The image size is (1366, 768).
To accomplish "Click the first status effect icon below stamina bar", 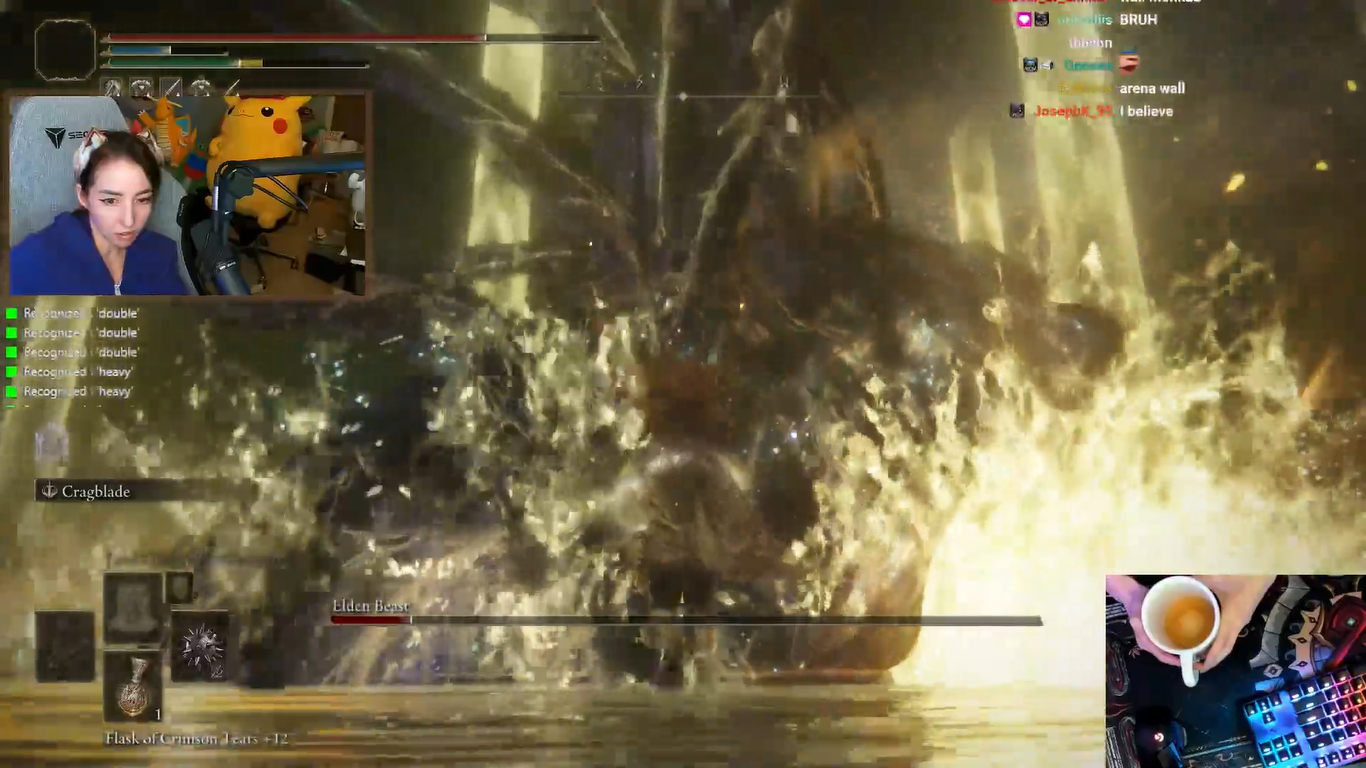I will coord(112,87).
